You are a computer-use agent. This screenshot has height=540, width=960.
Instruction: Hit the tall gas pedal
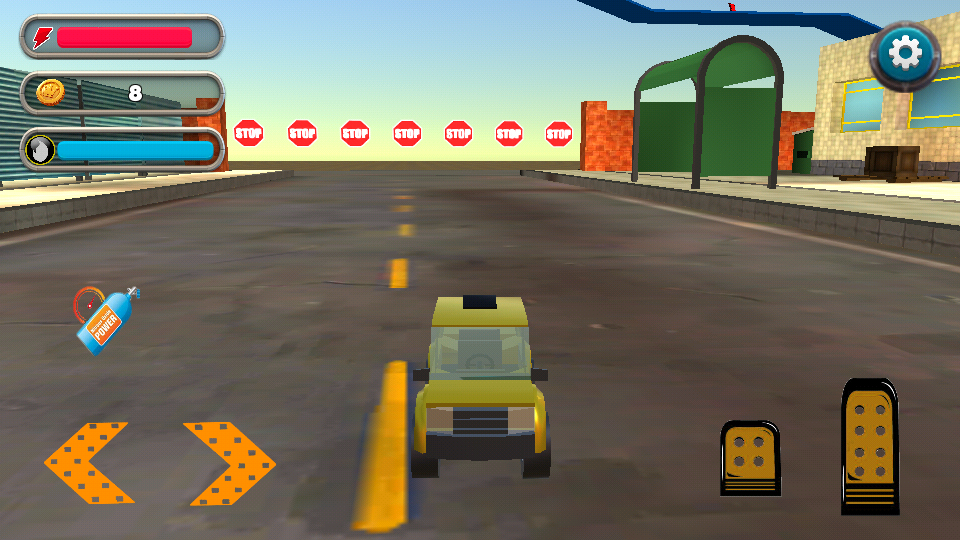pyautogui.click(x=869, y=445)
